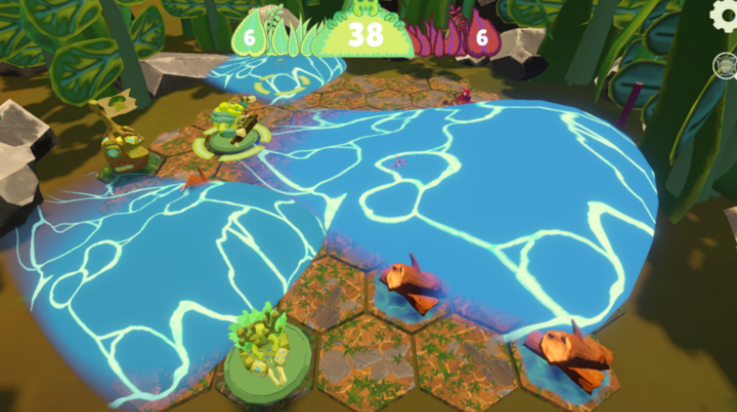Click the round emblem icon below the gear
This screenshot has width=737, height=412.
coord(725,64)
